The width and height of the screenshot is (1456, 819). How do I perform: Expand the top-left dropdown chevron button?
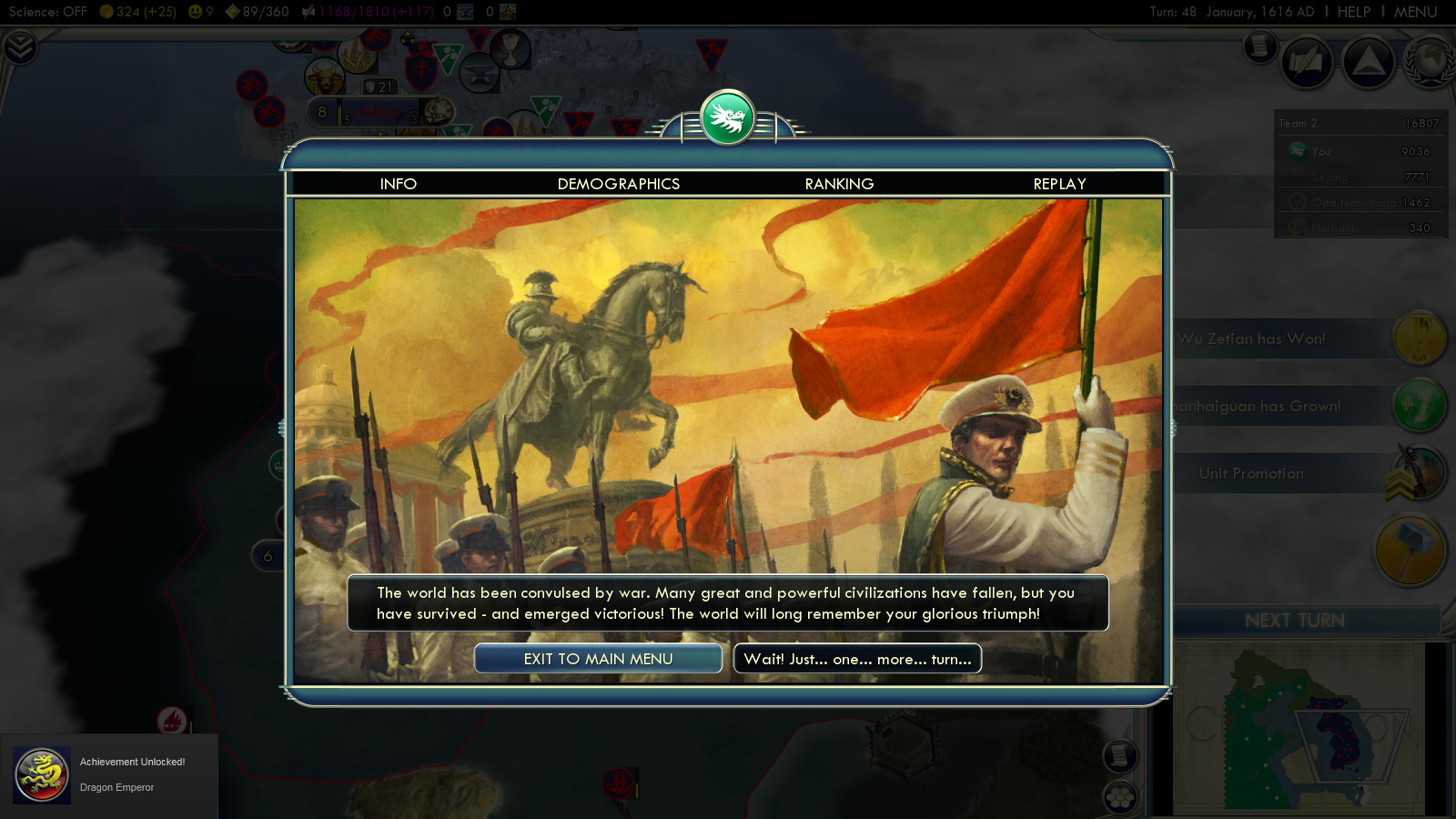(x=19, y=47)
